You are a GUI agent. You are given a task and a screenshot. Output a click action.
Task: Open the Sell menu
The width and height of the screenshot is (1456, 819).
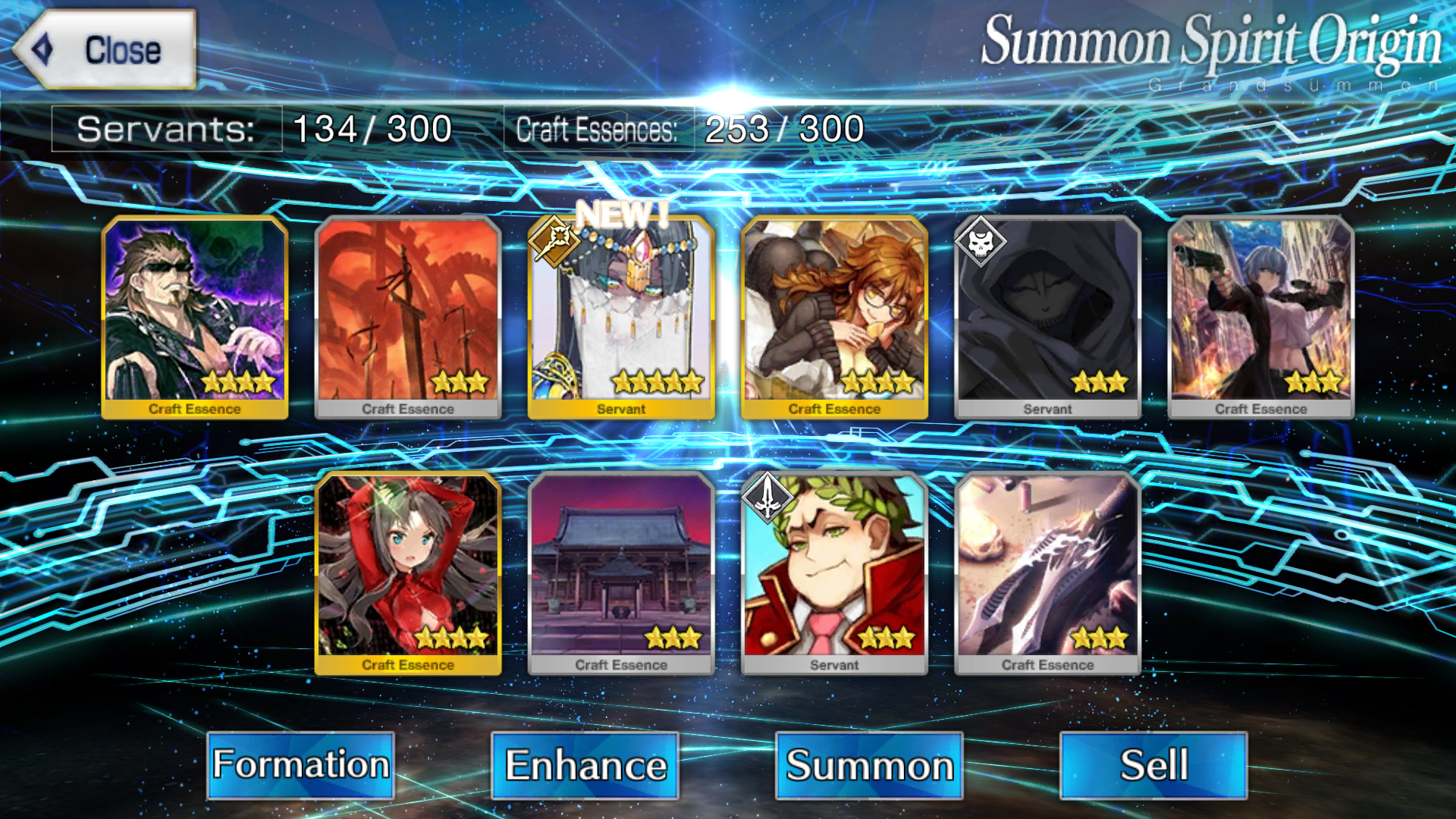[x=1153, y=764]
